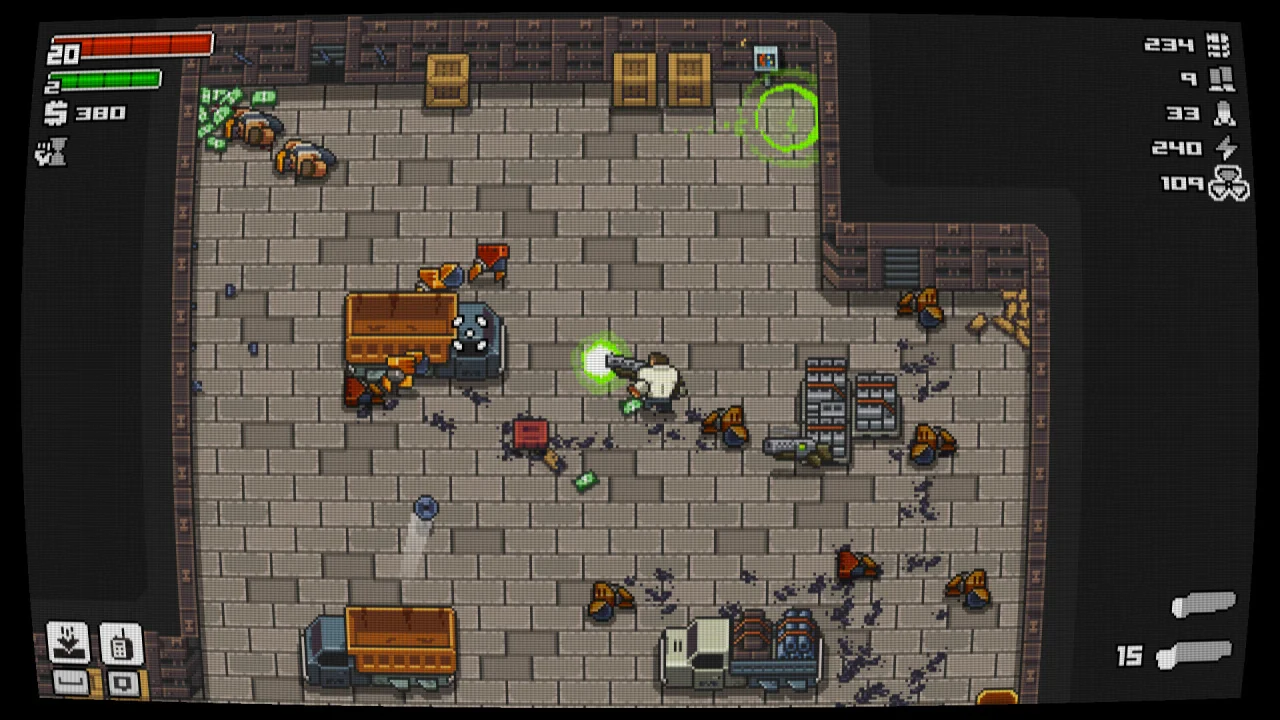Pick the rocket ammo icon

[x=1223, y=114]
